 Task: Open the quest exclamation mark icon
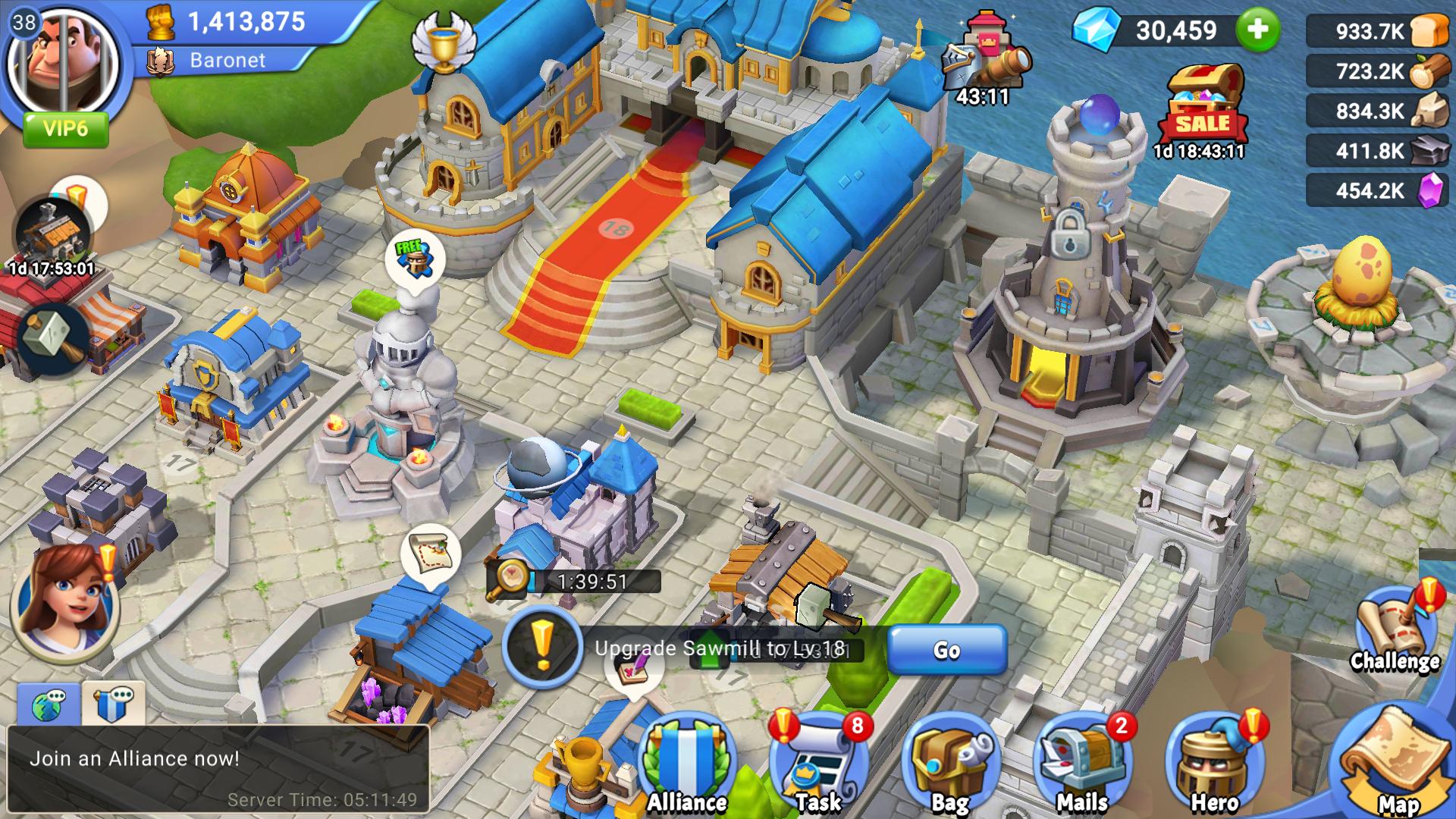tap(541, 646)
